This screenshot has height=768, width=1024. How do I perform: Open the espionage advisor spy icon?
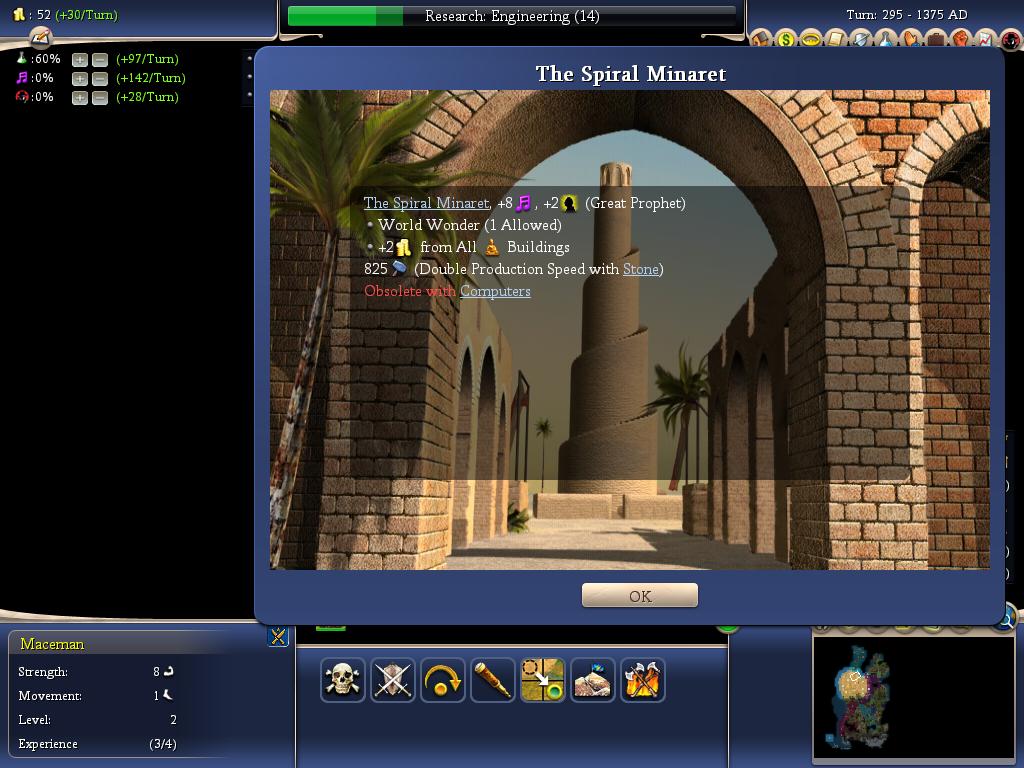[x=1010, y=40]
